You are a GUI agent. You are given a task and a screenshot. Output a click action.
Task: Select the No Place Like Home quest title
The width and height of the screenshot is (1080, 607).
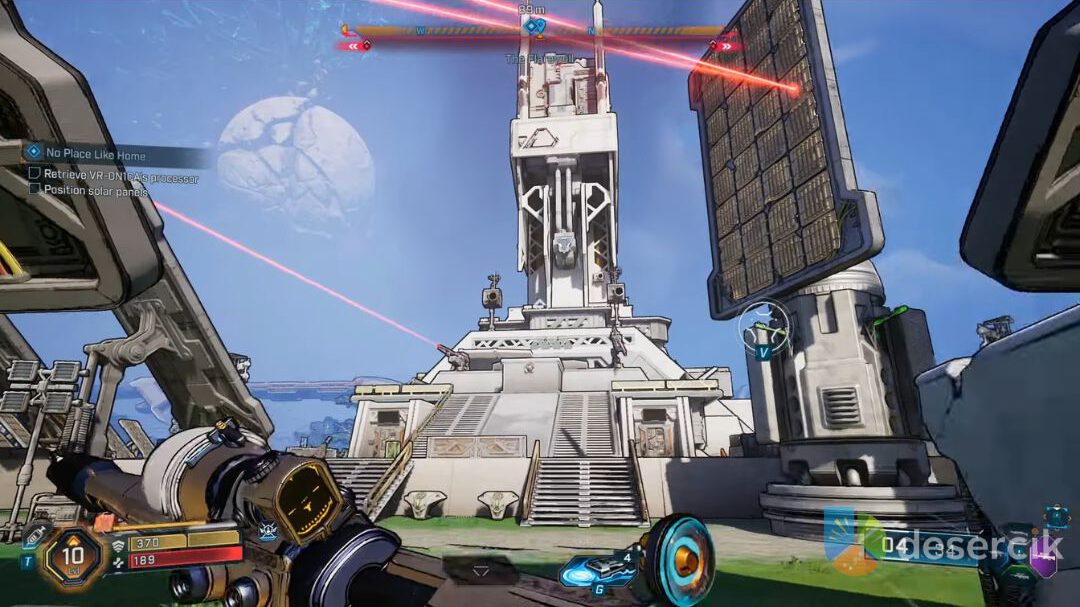coord(95,155)
